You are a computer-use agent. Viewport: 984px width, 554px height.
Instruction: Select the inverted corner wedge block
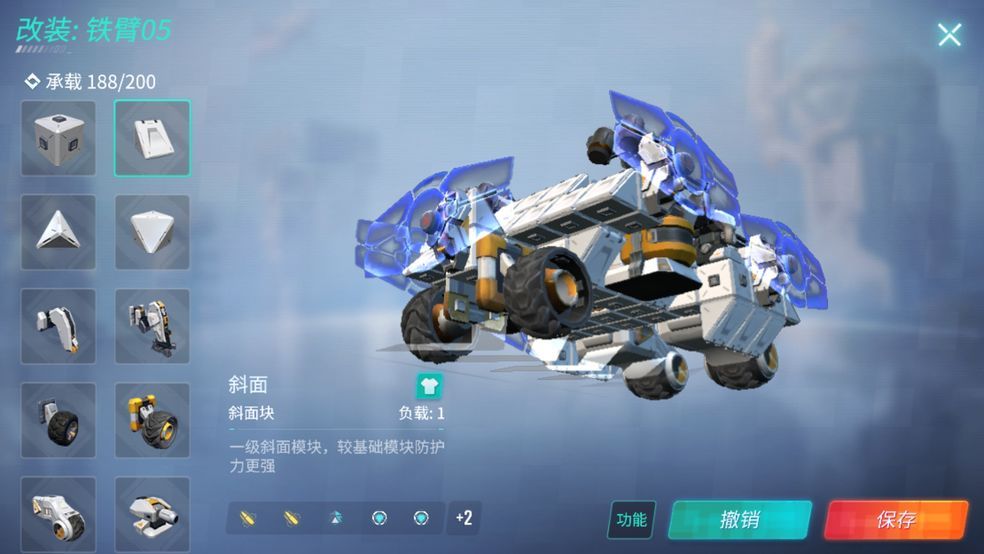tap(152, 232)
